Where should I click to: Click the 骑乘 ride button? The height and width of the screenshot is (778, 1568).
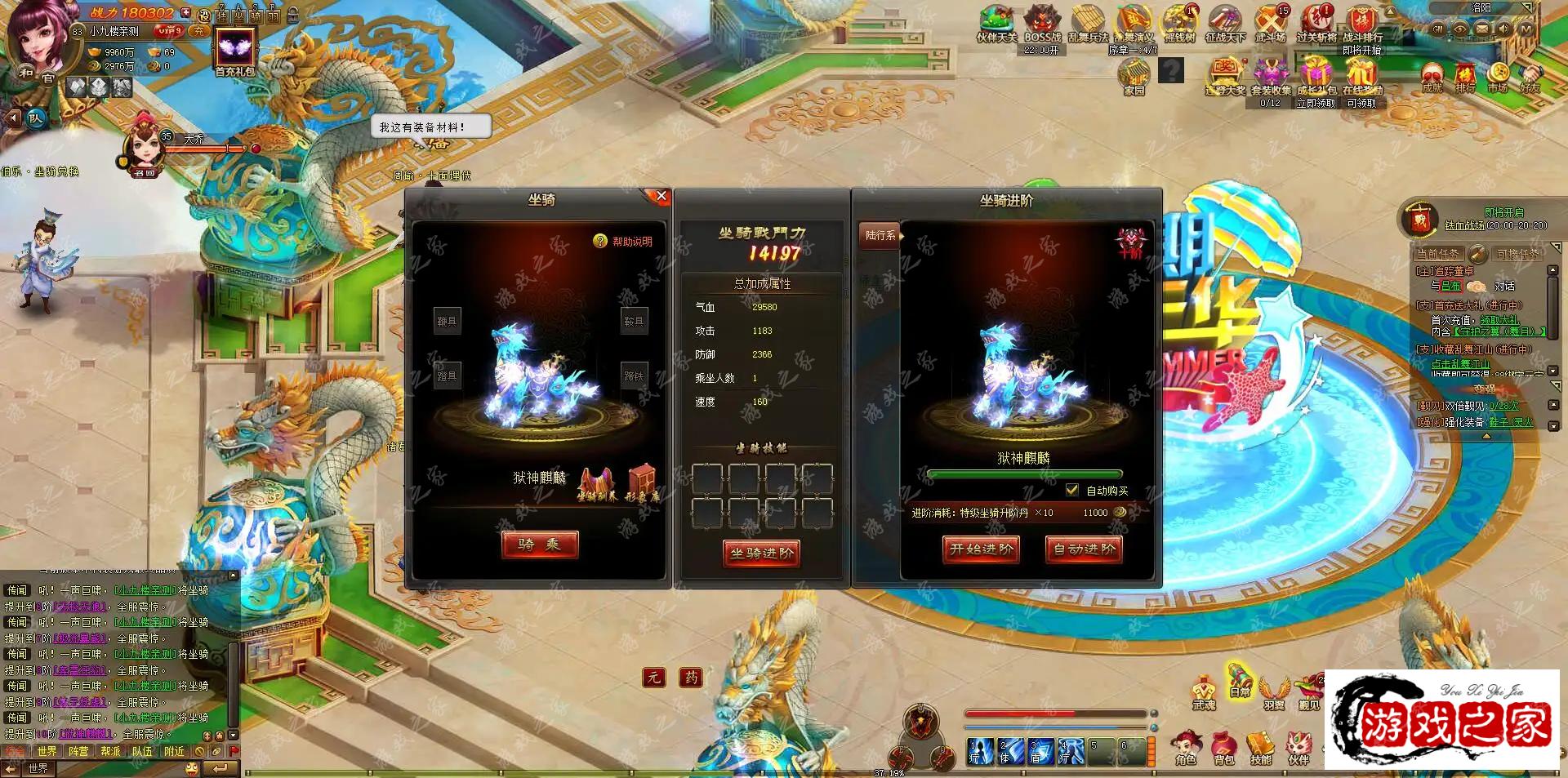(540, 545)
